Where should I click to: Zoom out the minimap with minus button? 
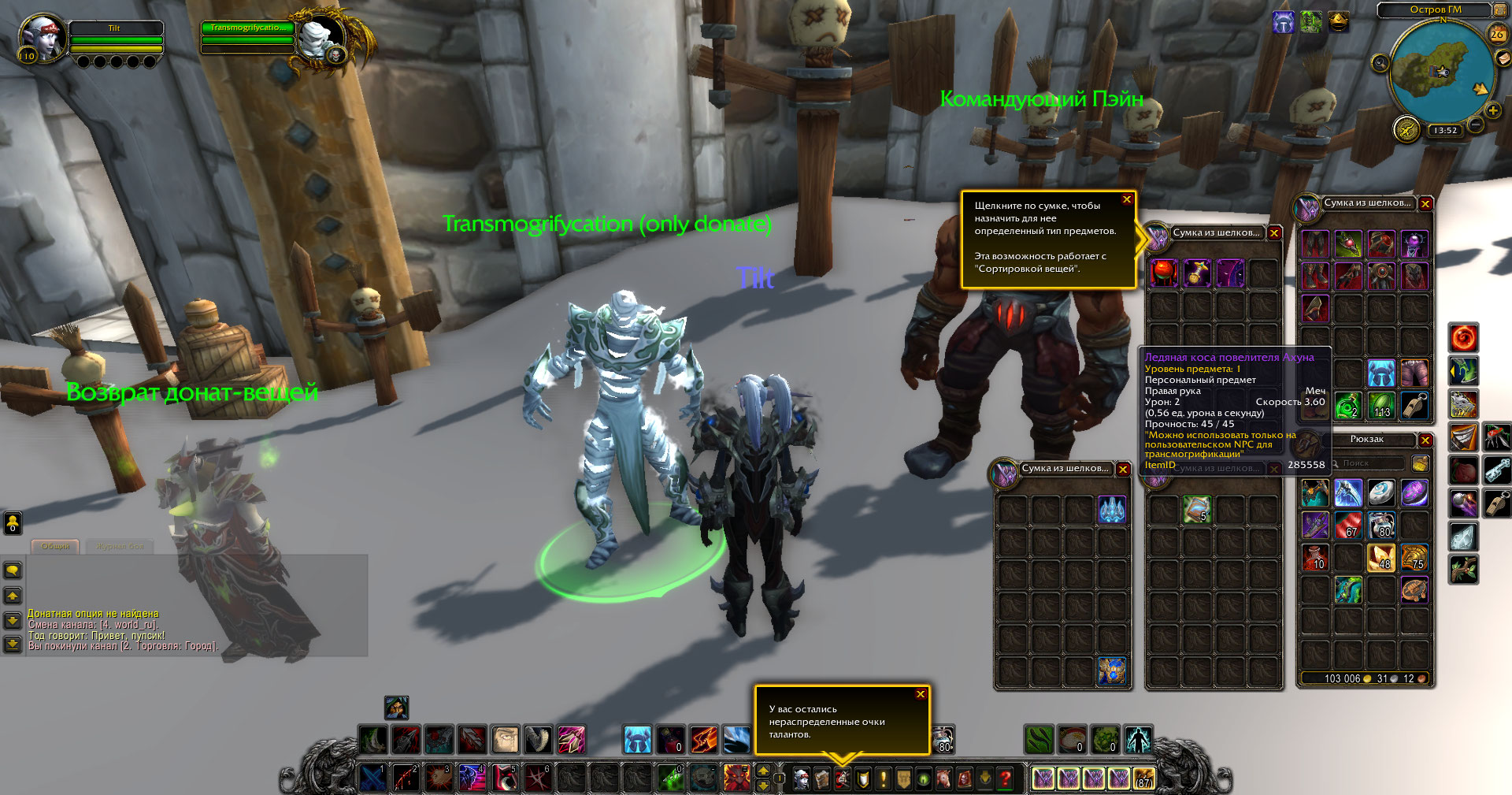tap(1475, 124)
